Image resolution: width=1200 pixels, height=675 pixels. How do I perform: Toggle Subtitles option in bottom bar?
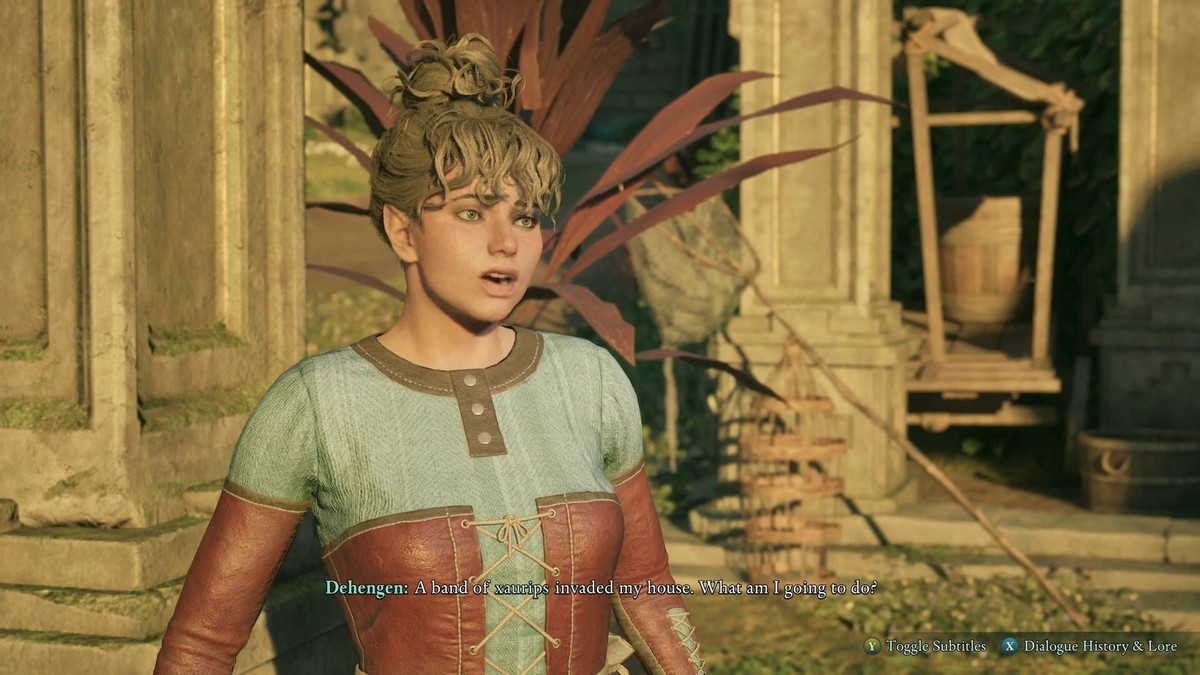pyautogui.click(x=925, y=646)
